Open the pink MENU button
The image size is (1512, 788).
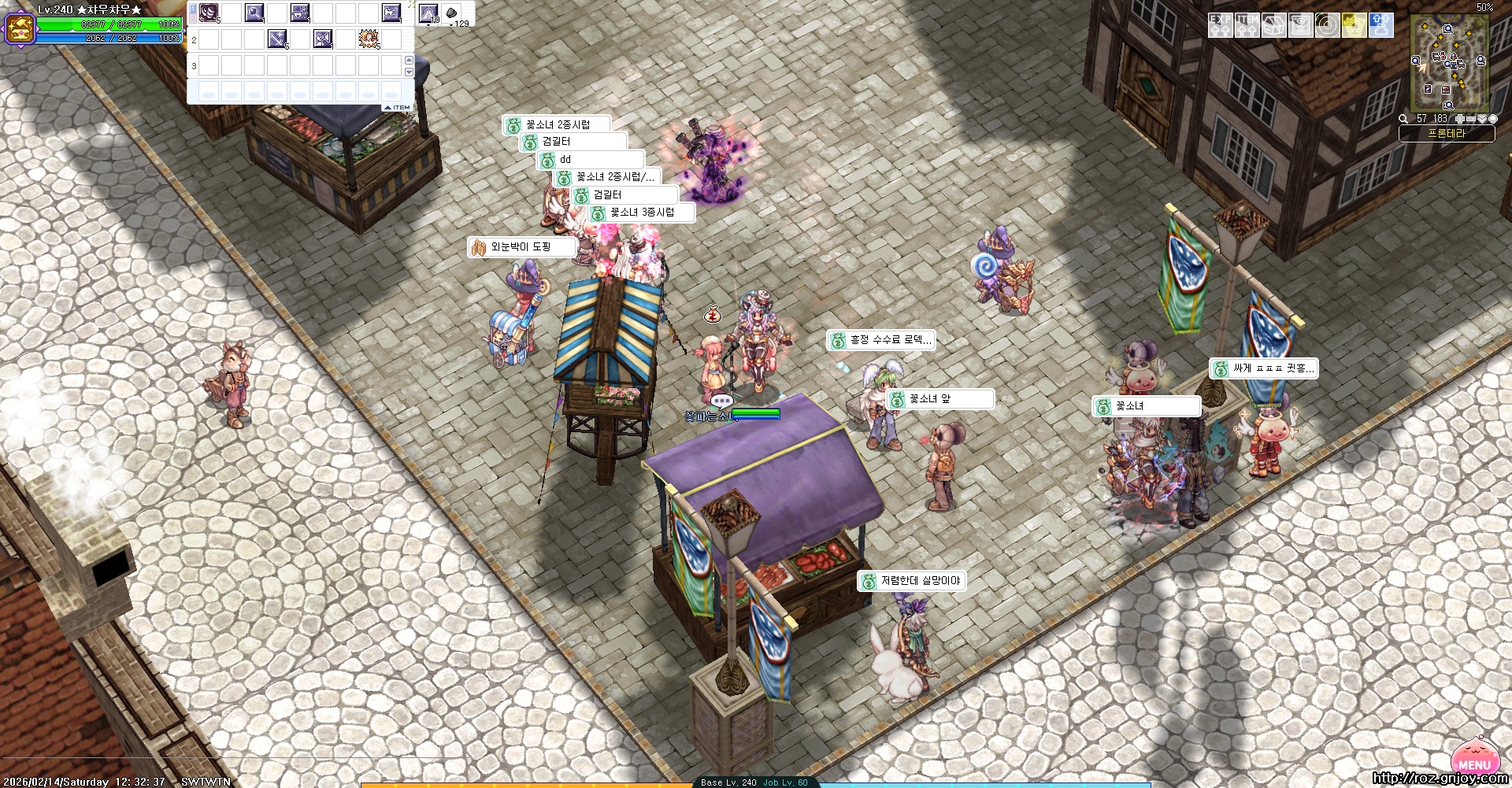click(1473, 763)
